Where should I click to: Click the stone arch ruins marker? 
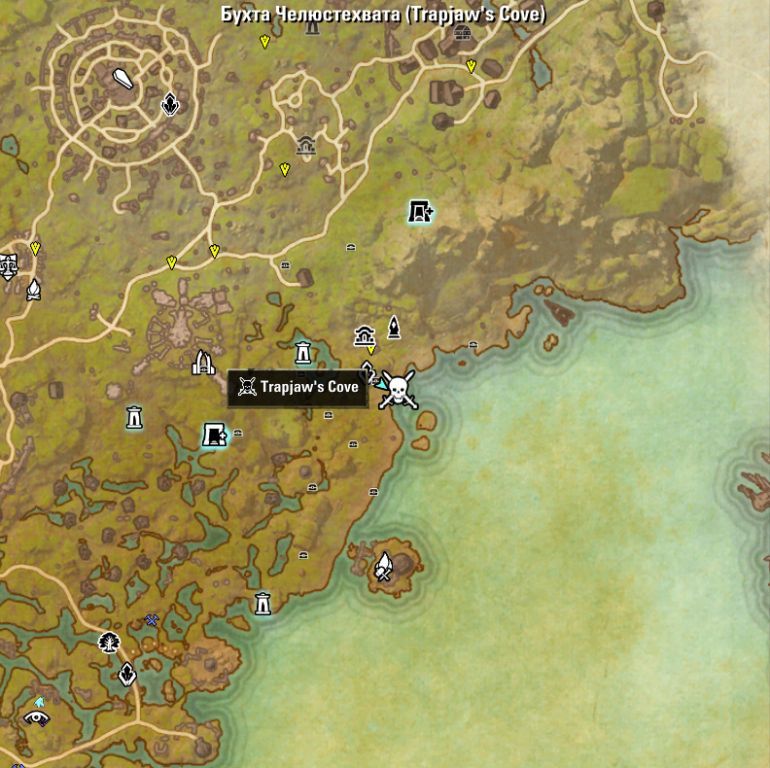(x=204, y=362)
